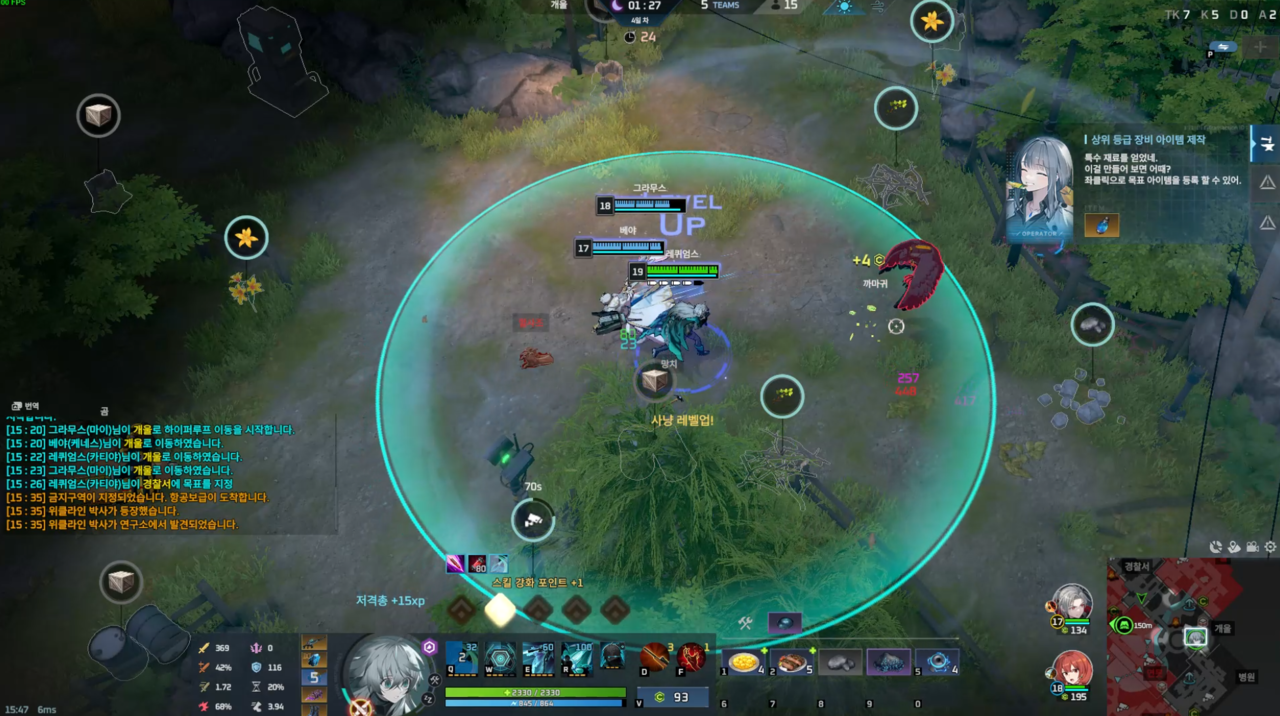Activate the red F tactical skill
Viewport: 1280px width, 716px height.
(x=691, y=658)
